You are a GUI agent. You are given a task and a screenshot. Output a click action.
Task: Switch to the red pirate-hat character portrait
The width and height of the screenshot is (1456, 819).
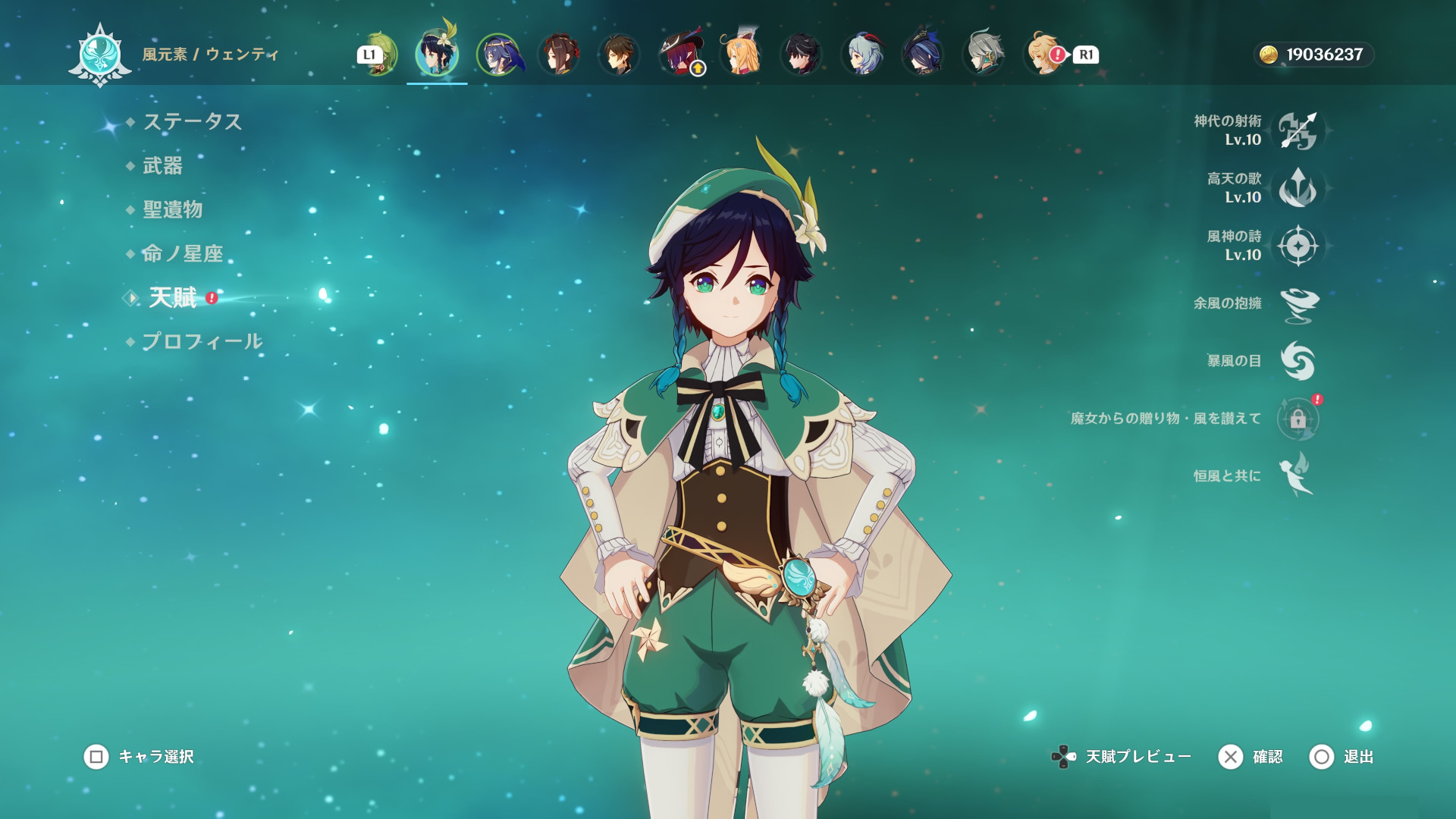point(680,55)
